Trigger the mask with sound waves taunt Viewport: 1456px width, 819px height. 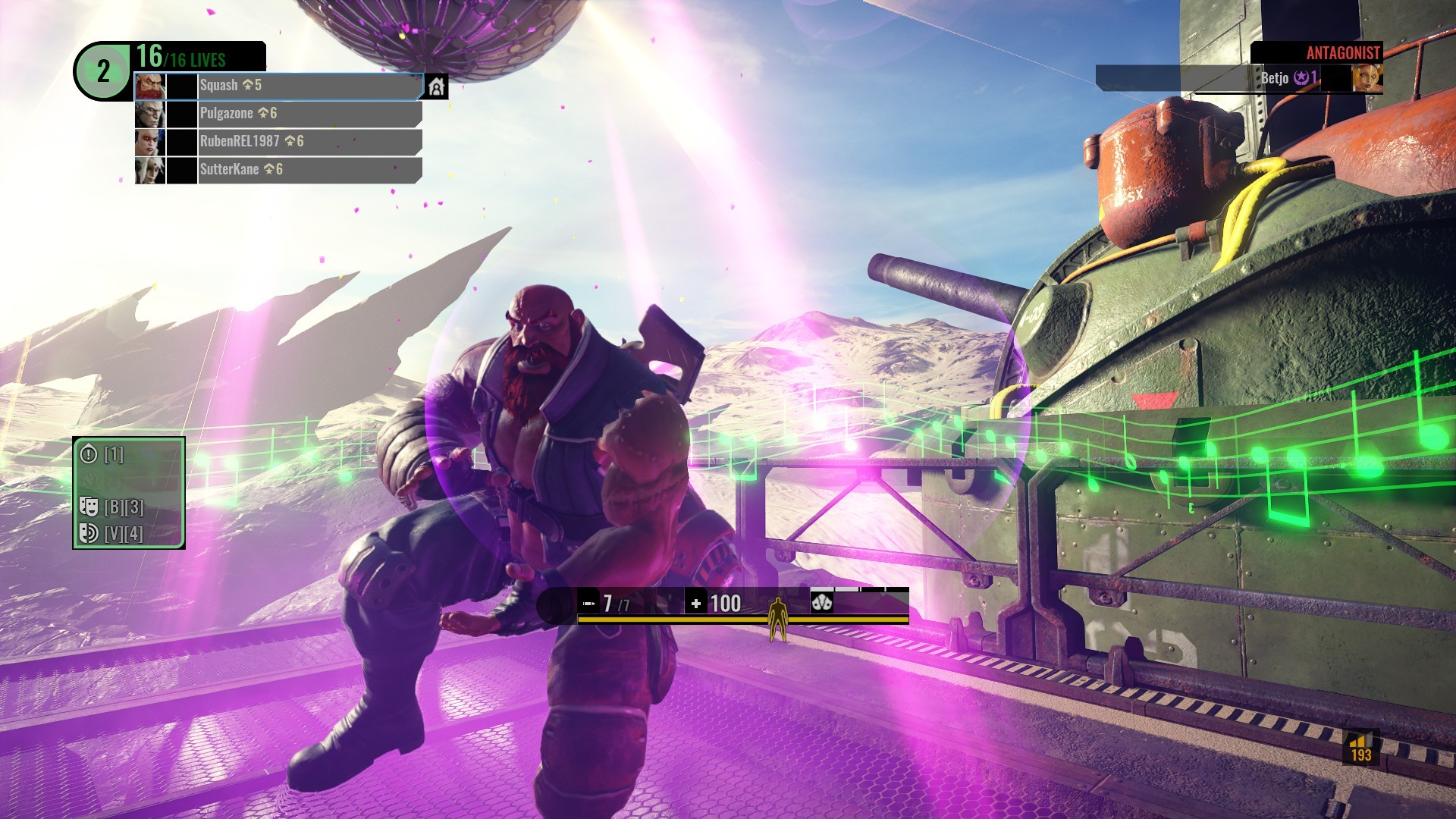(x=89, y=534)
